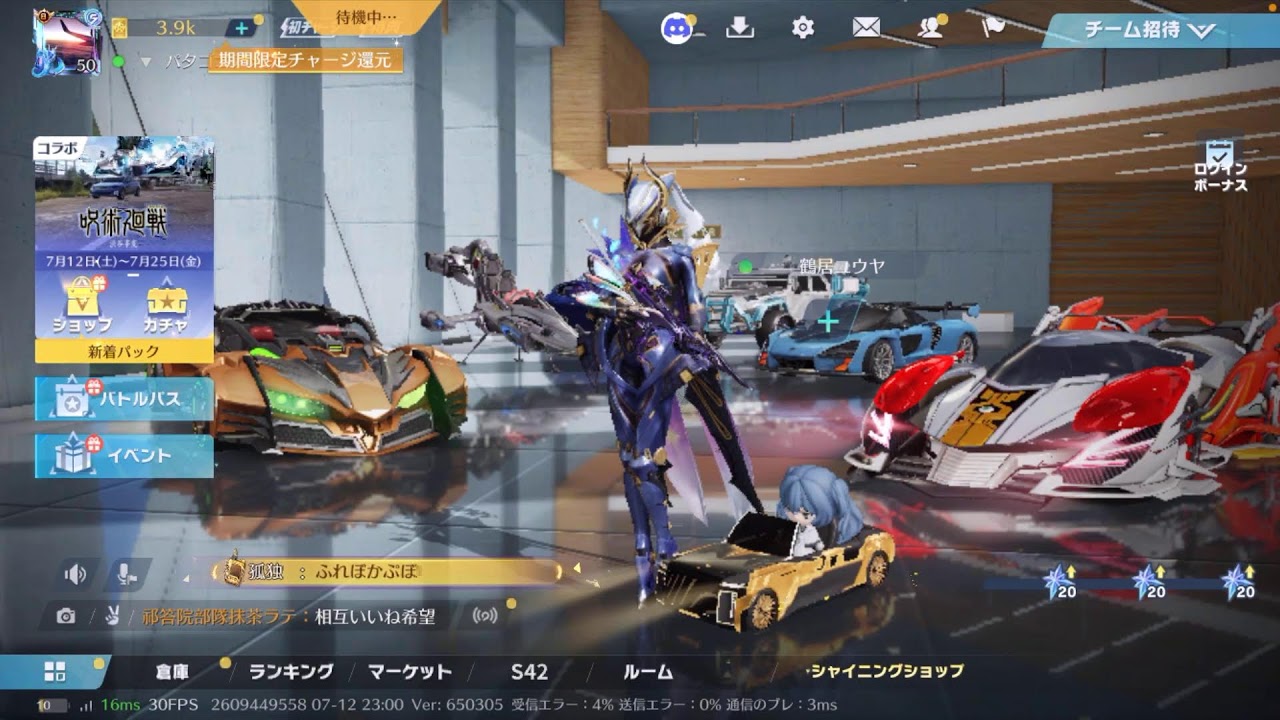The height and width of the screenshot is (720, 1280).
Task: Open the collab ショップ
Action: tap(82, 305)
